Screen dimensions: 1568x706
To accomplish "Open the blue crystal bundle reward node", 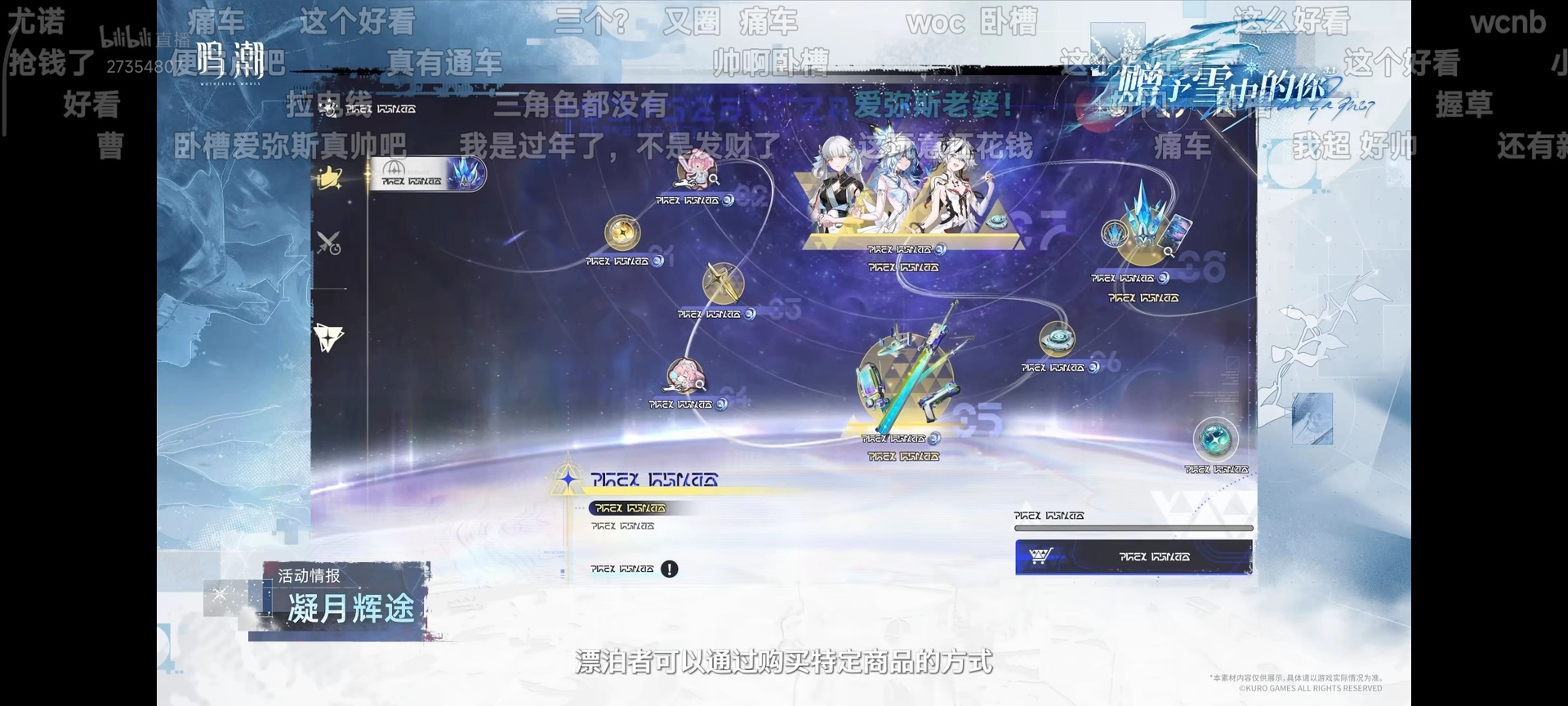I will point(1143,230).
